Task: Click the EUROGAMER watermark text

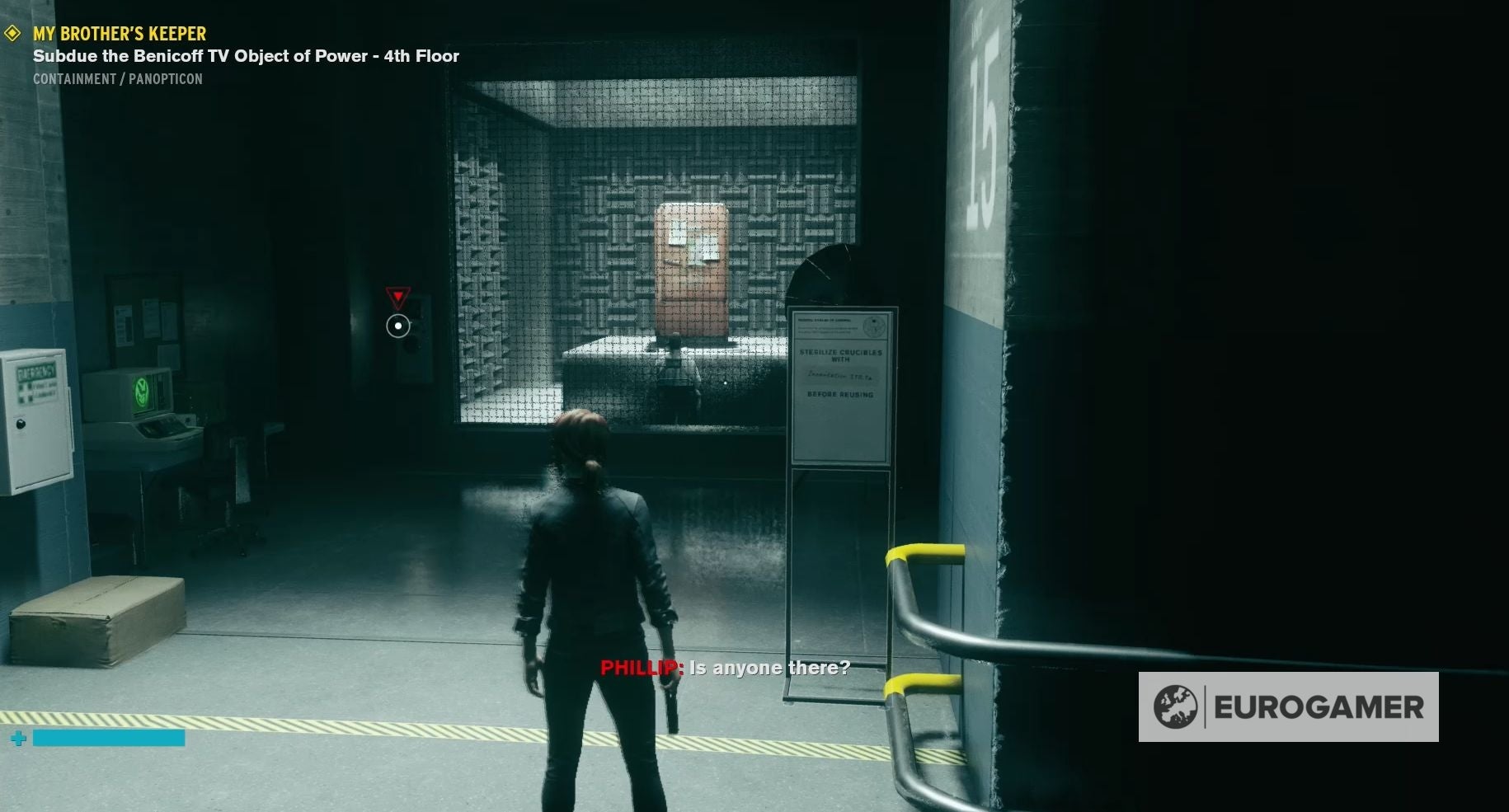Action: point(1319,706)
